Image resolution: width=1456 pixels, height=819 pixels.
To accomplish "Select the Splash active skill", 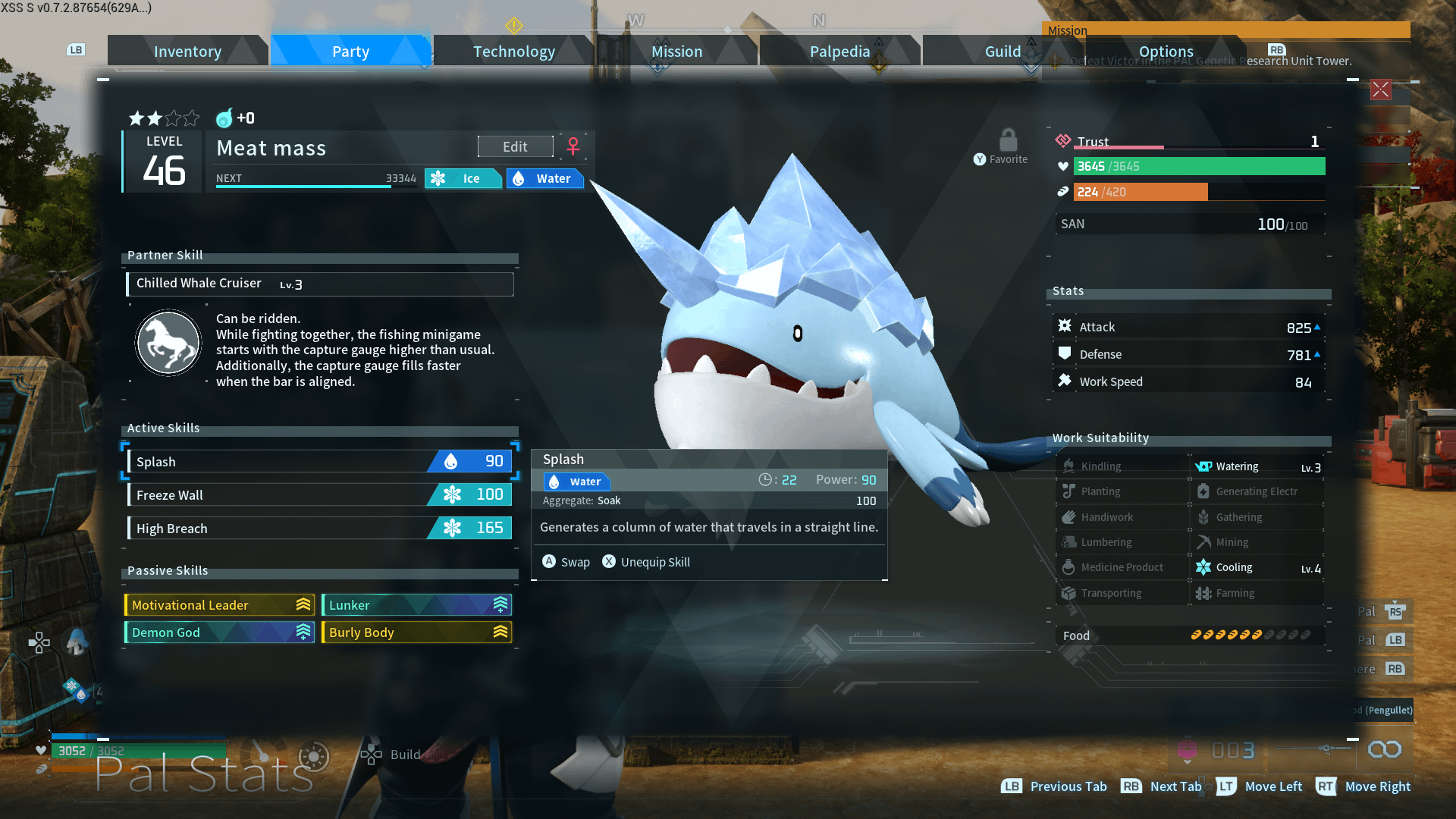I will 319,462.
